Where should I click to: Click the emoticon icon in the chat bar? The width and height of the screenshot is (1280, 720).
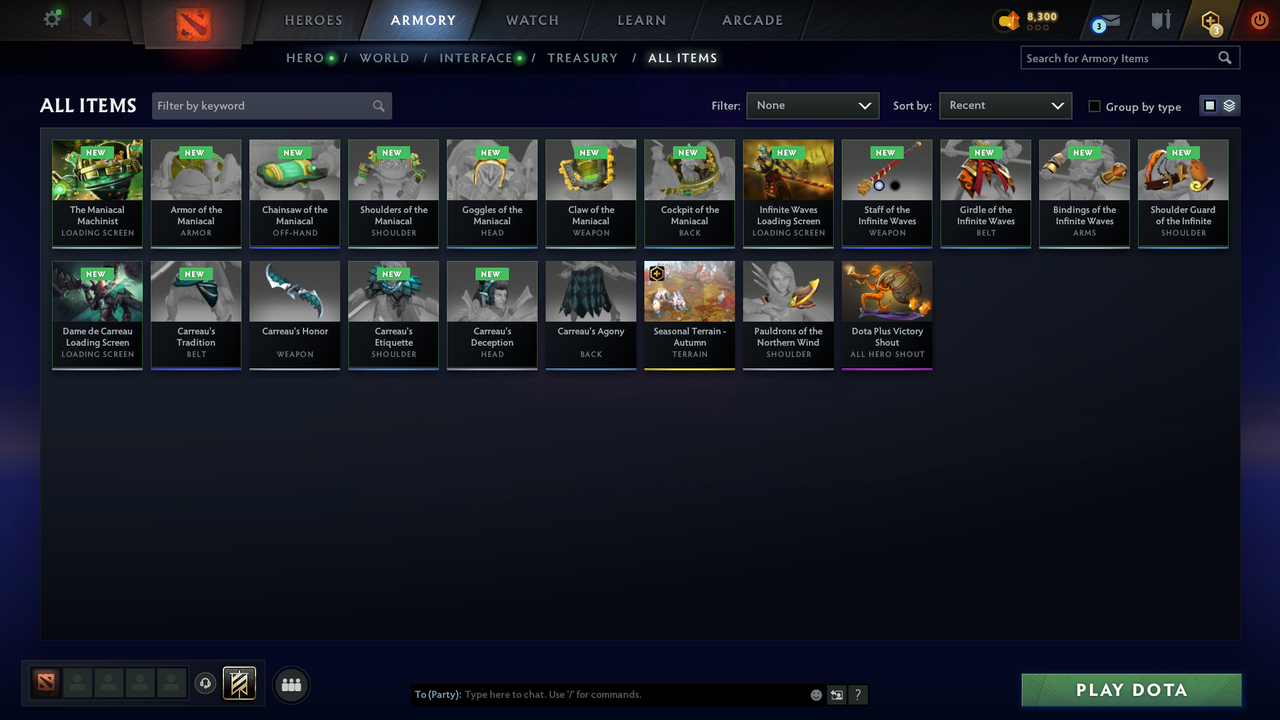[x=815, y=694]
